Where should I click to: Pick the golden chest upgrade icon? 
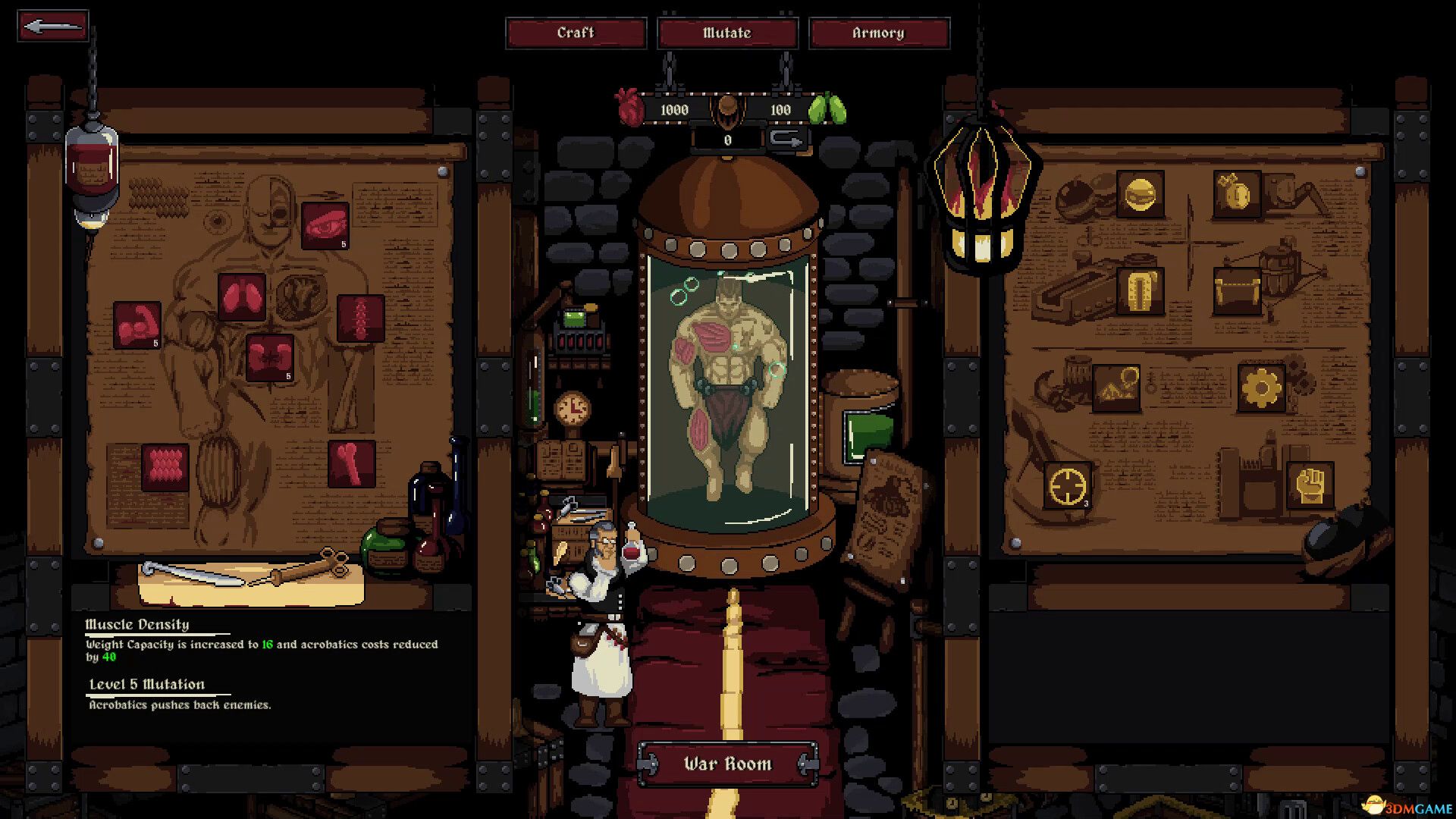tap(1236, 290)
